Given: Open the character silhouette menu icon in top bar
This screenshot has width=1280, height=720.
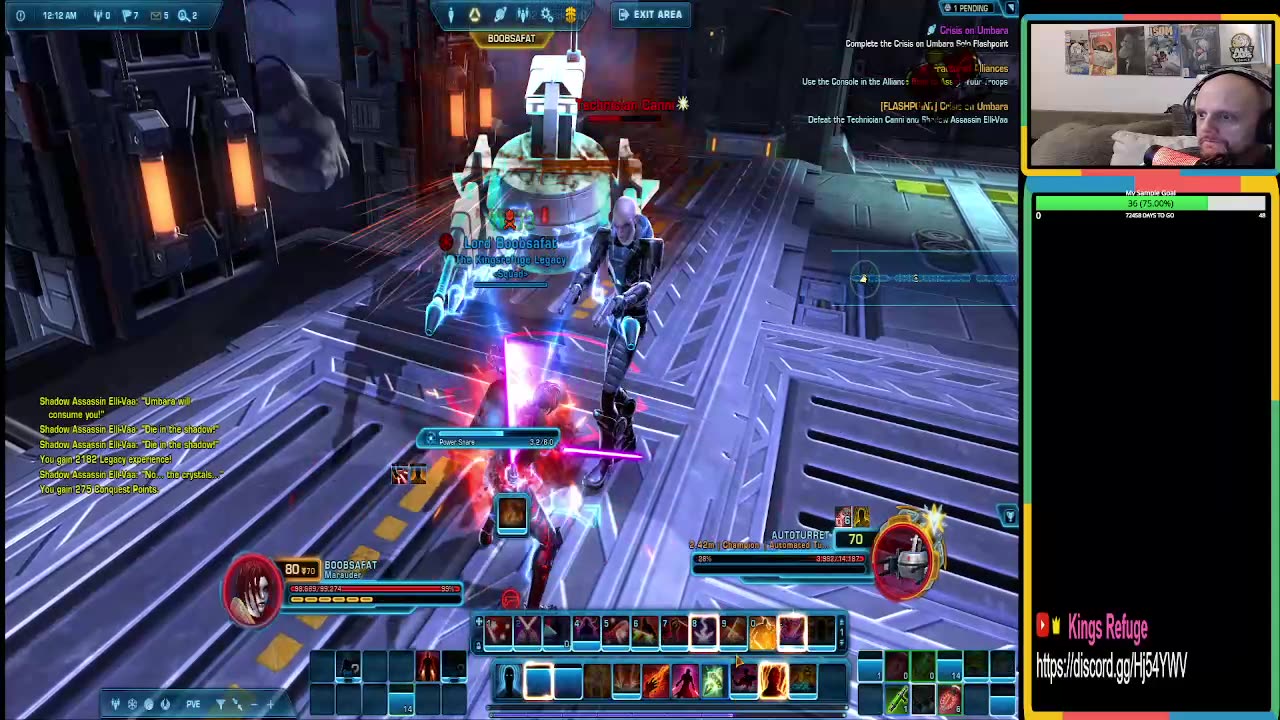Looking at the screenshot, I should coord(451,14).
